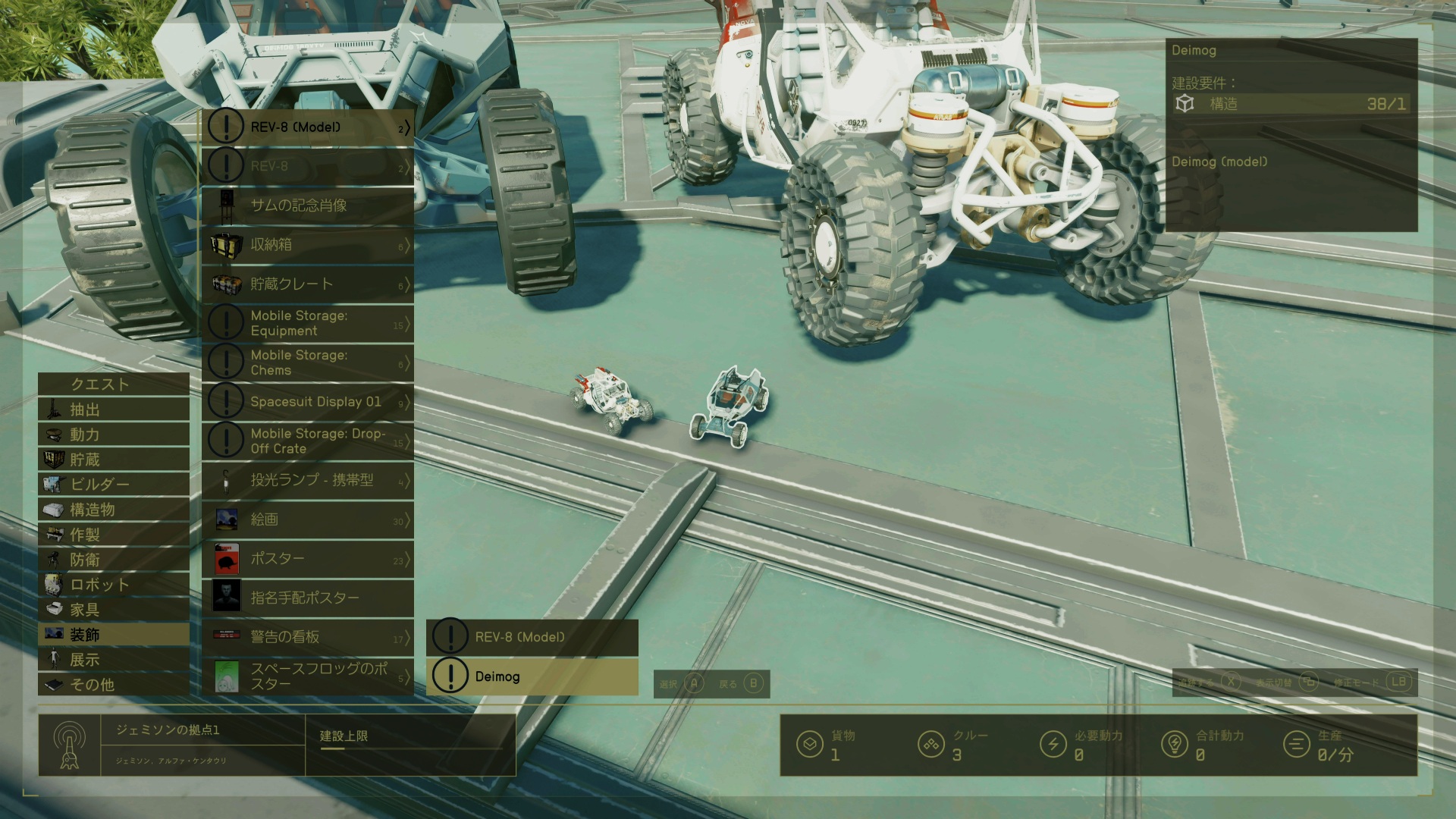
Task: Choose サムの記念肖像 from the list
Action: [308, 206]
